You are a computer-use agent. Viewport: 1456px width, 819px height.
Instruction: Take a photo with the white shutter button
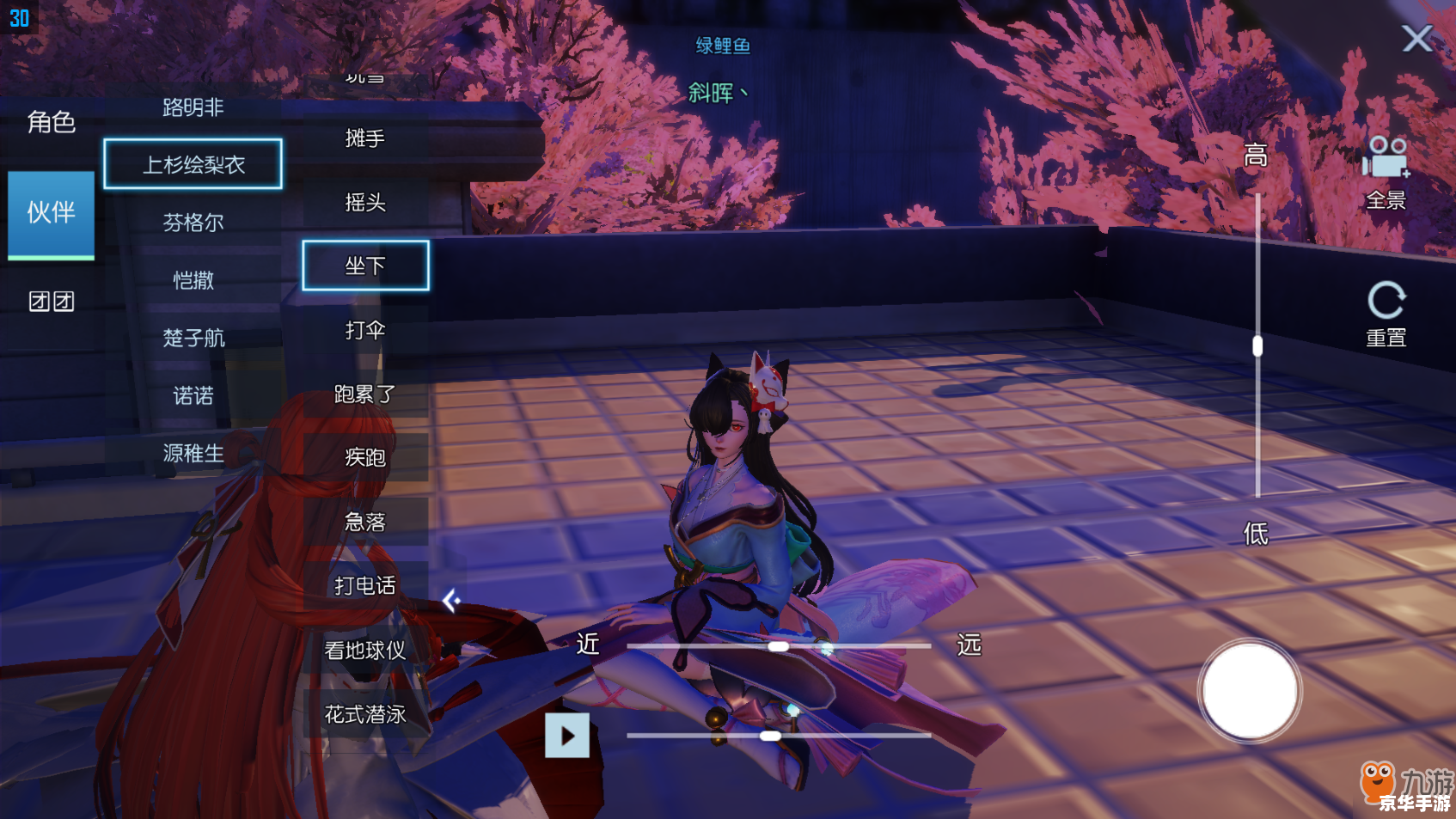1249,691
